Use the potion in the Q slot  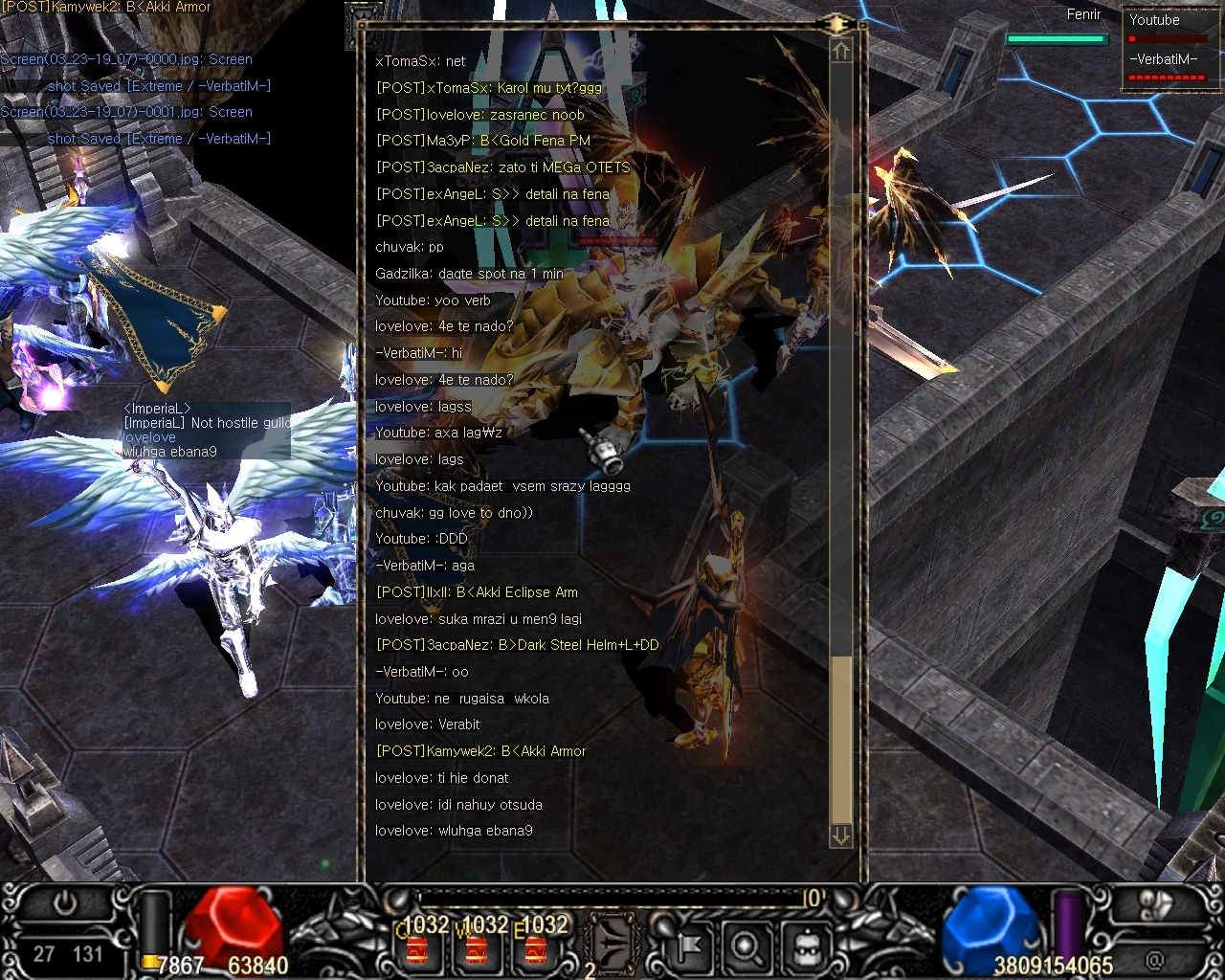(x=418, y=948)
